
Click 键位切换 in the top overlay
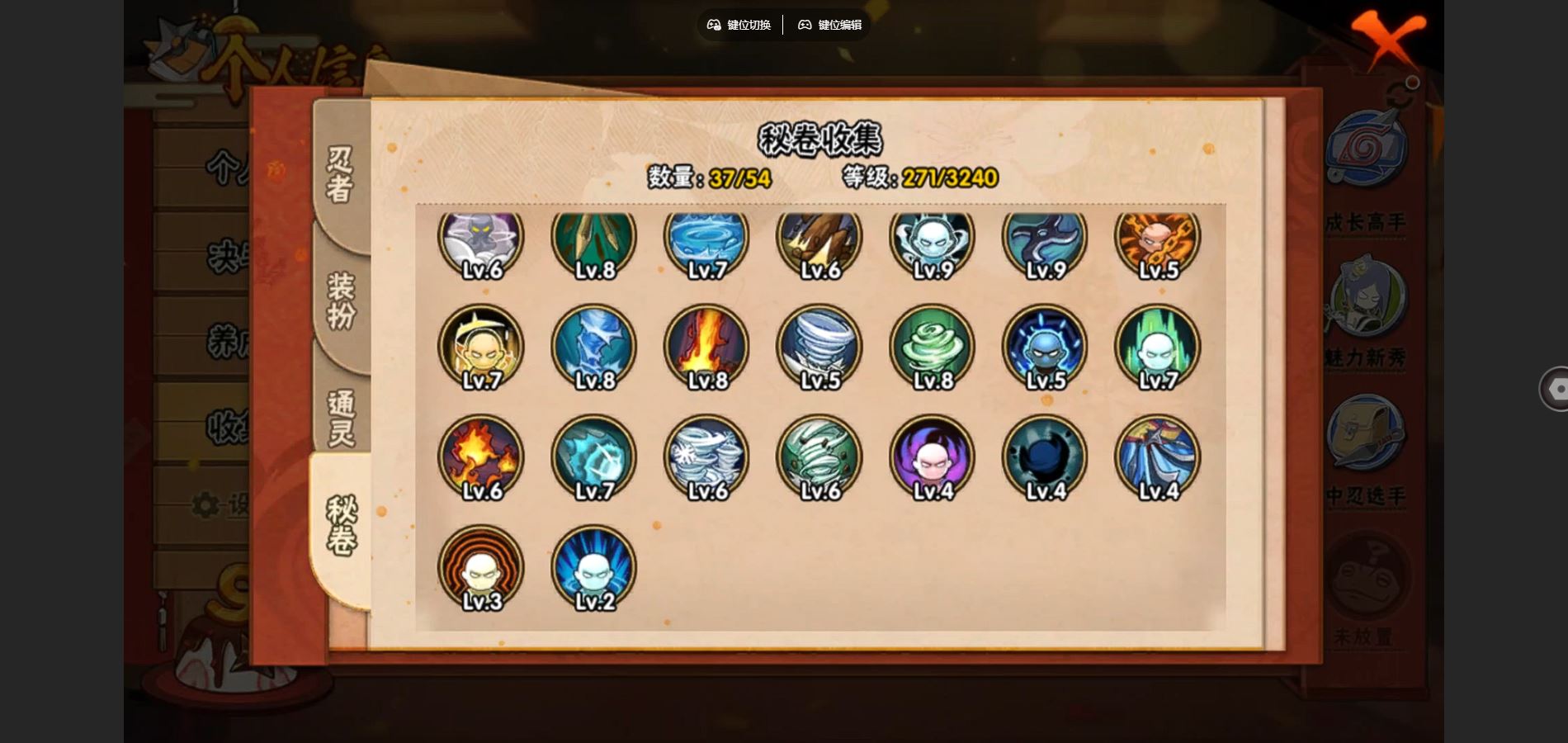tap(739, 25)
